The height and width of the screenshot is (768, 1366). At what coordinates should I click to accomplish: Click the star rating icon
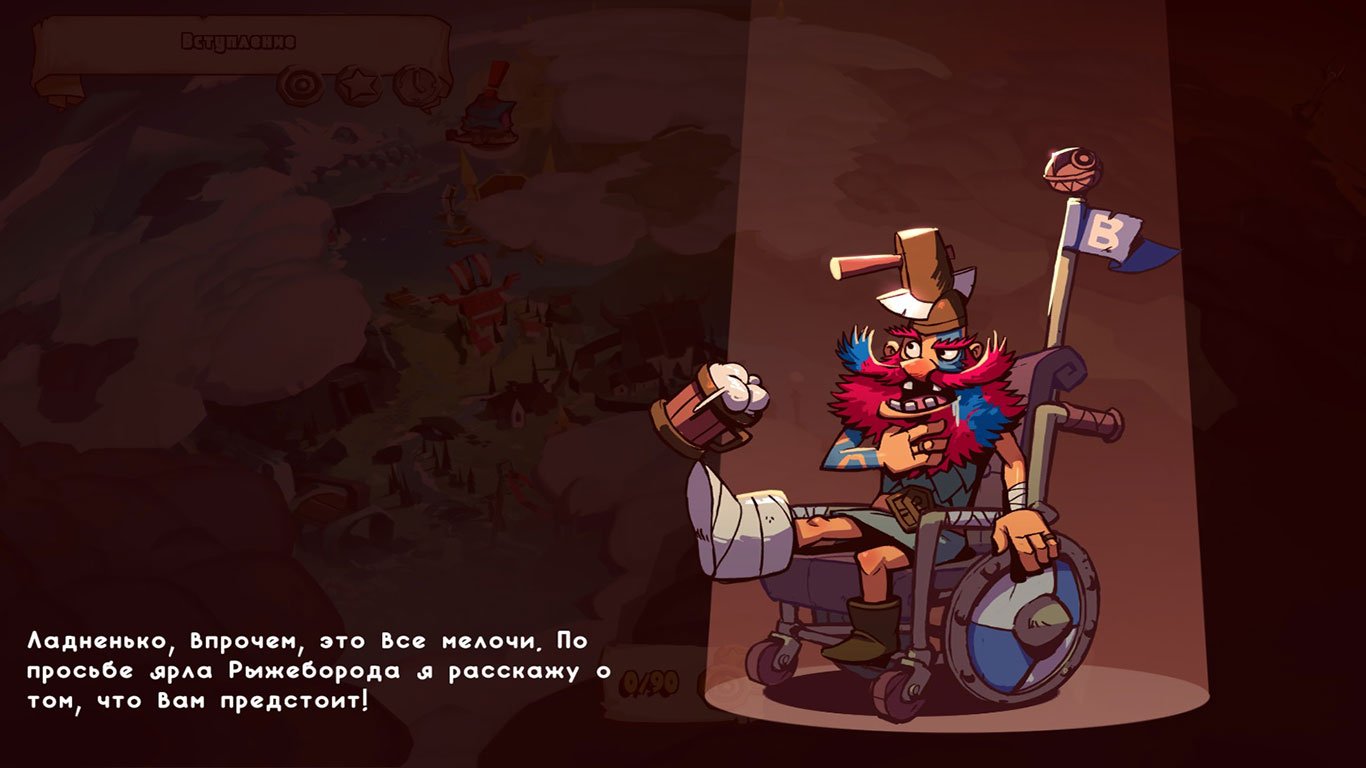point(358,82)
